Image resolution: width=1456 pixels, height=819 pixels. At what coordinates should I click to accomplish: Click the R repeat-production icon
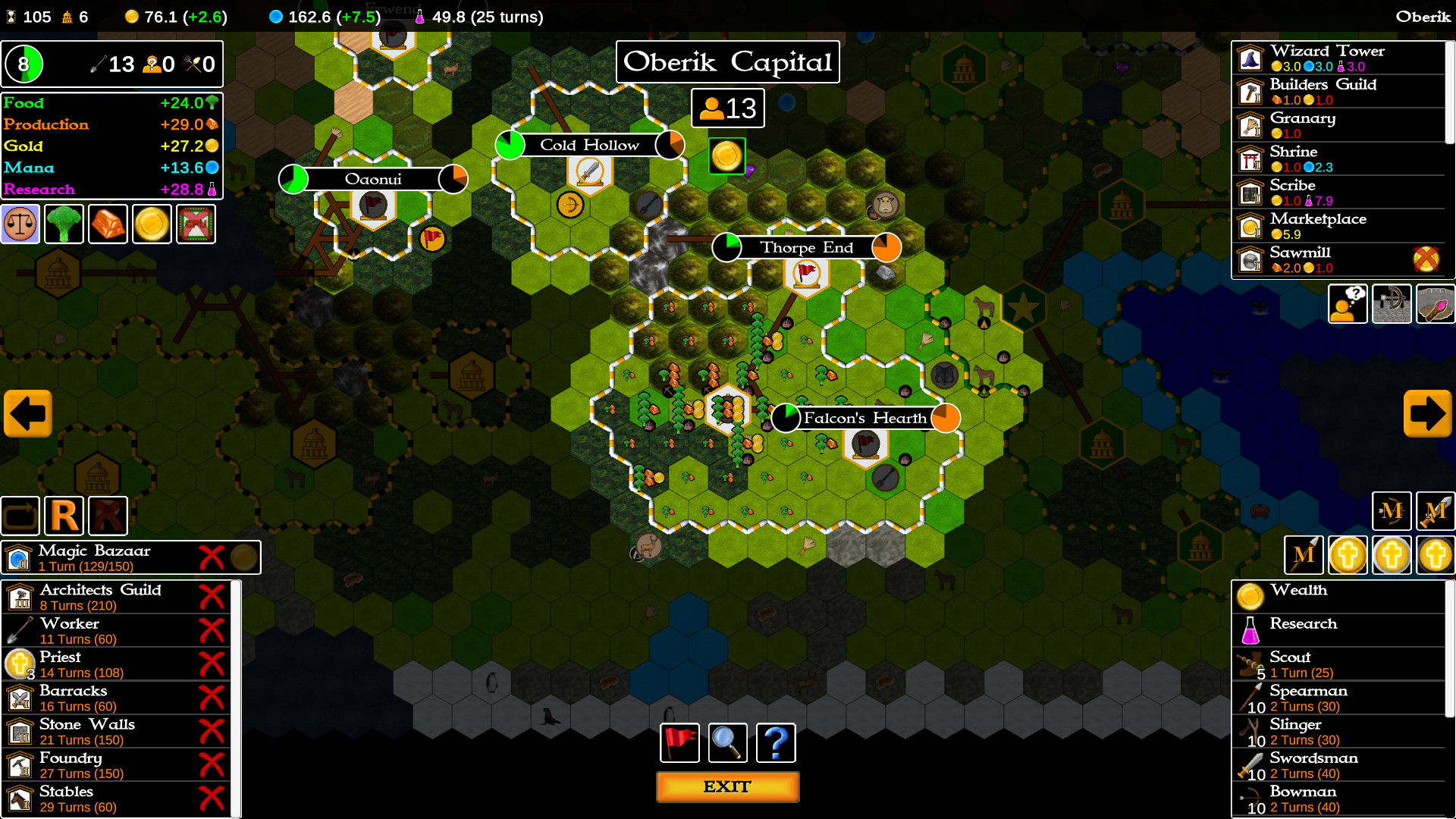coord(64,515)
